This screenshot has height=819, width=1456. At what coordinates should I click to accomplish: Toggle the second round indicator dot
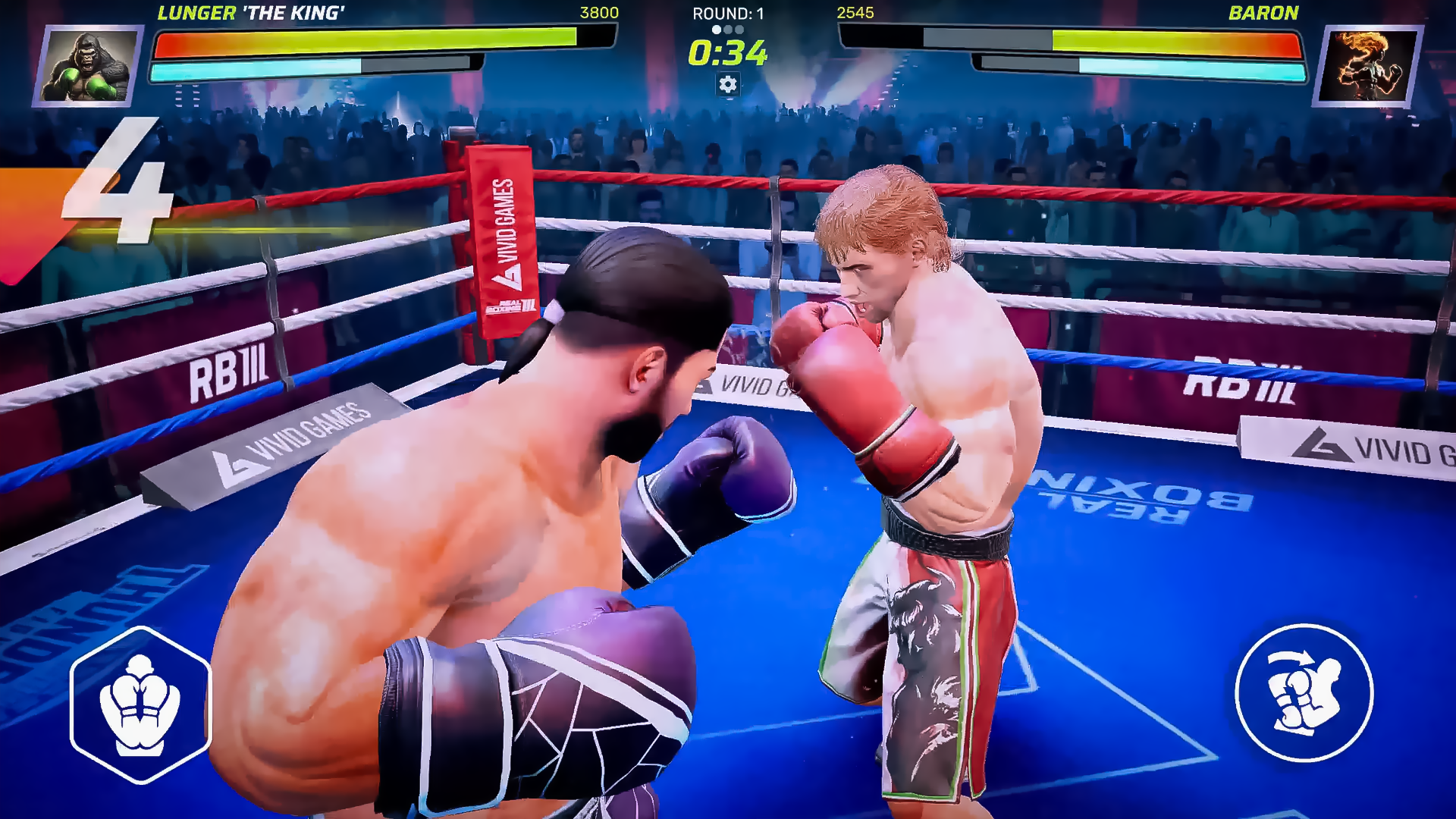[x=729, y=29]
